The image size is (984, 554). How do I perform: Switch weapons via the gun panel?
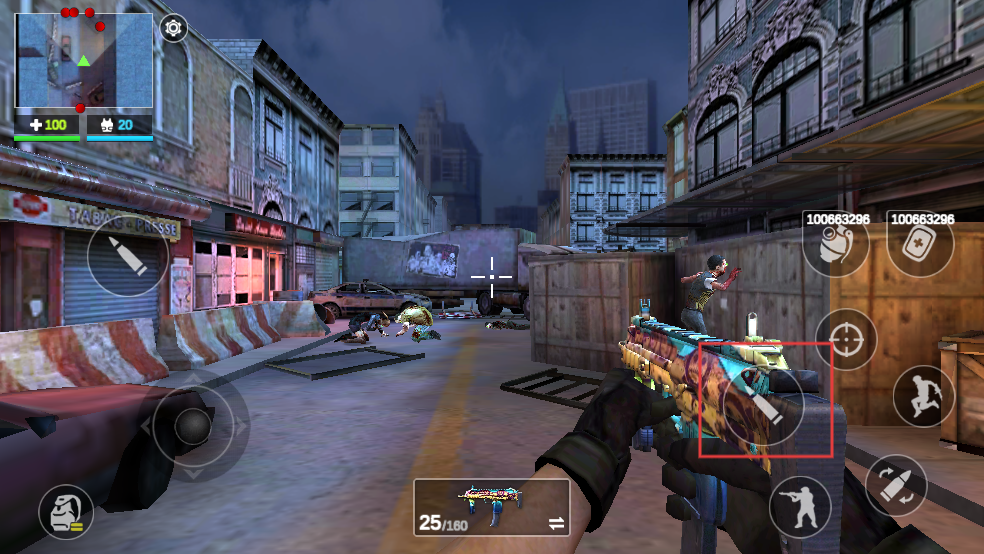(x=491, y=507)
